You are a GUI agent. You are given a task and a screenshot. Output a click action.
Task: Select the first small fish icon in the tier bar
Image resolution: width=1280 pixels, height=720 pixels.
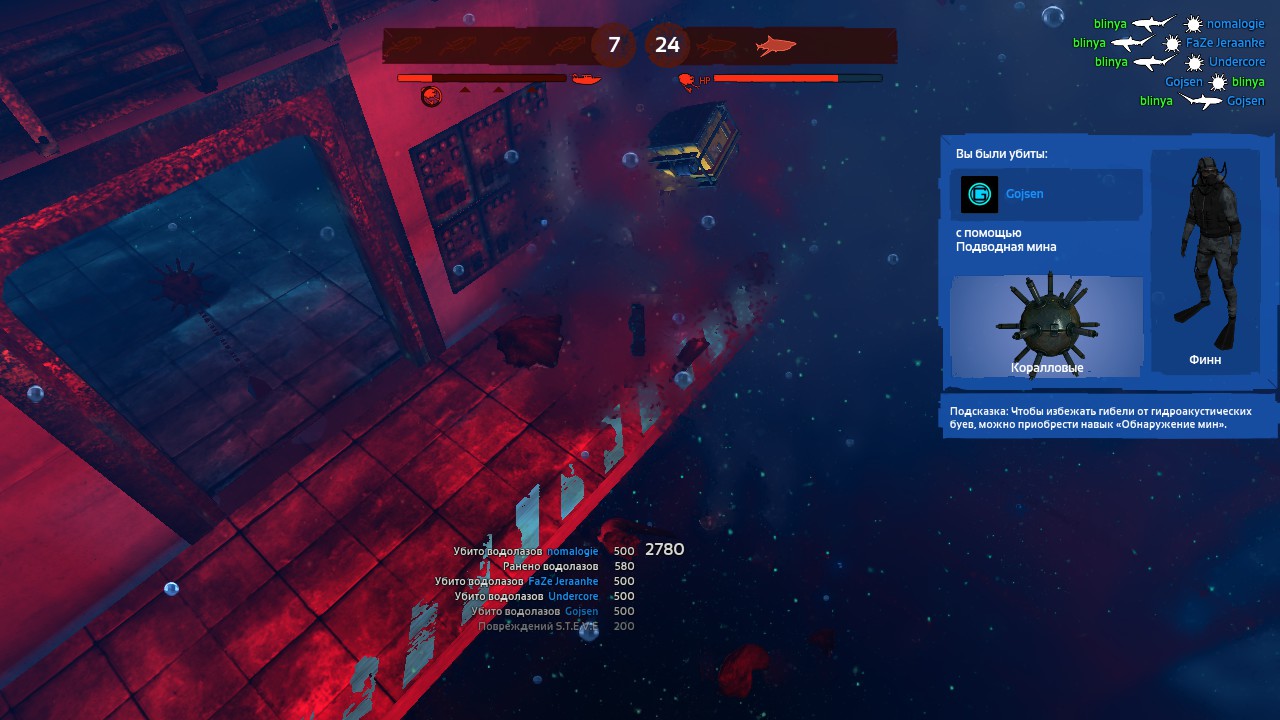click(404, 44)
